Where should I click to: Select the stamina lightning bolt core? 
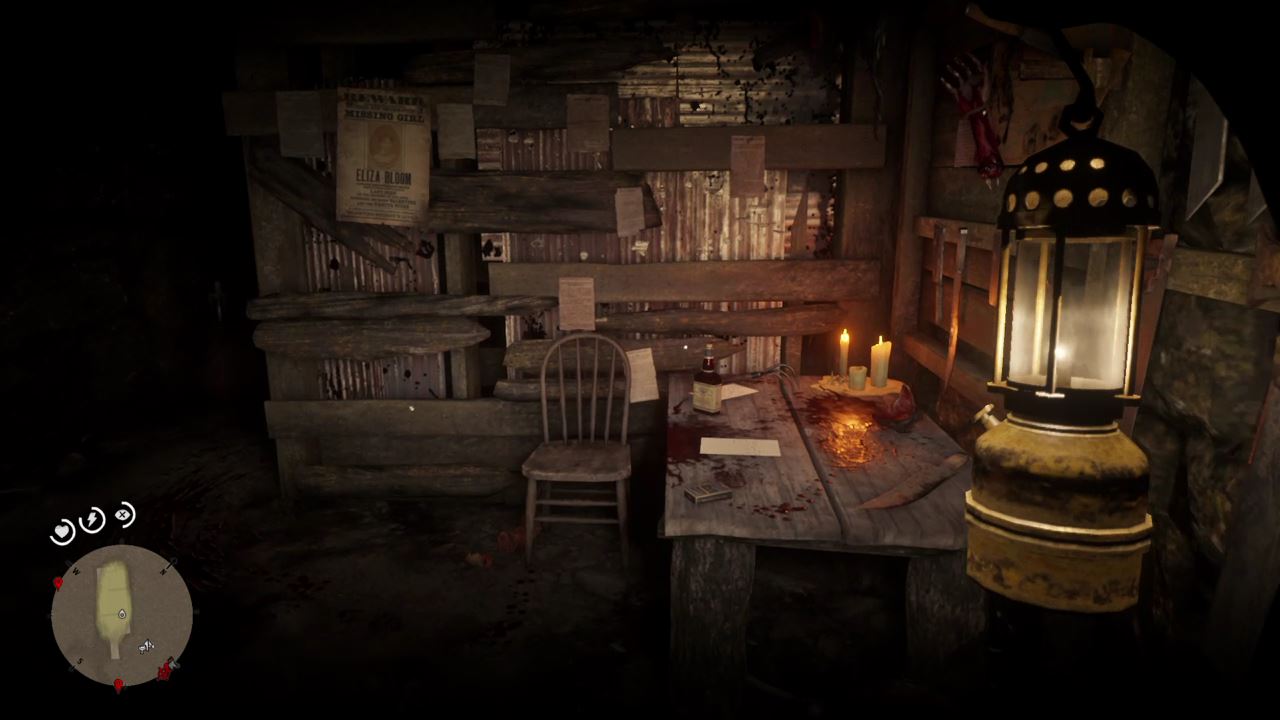click(x=90, y=519)
